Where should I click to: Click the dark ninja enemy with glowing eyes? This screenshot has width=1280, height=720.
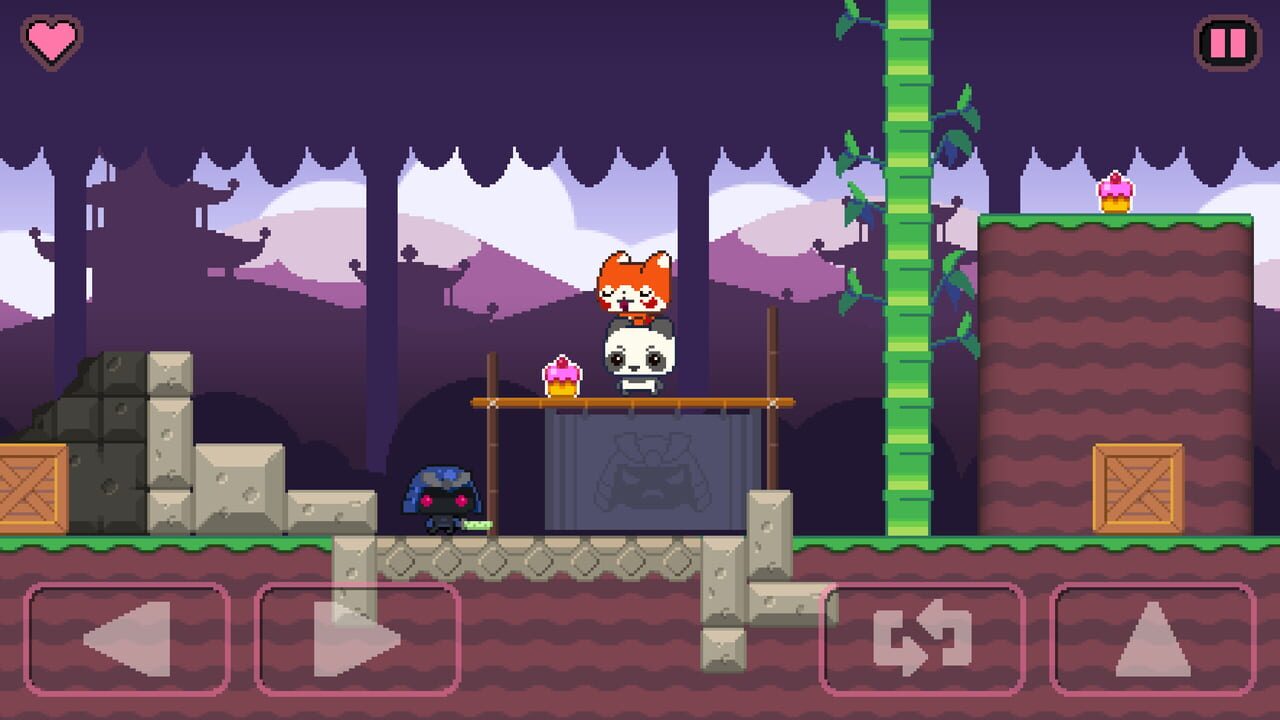click(x=440, y=500)
